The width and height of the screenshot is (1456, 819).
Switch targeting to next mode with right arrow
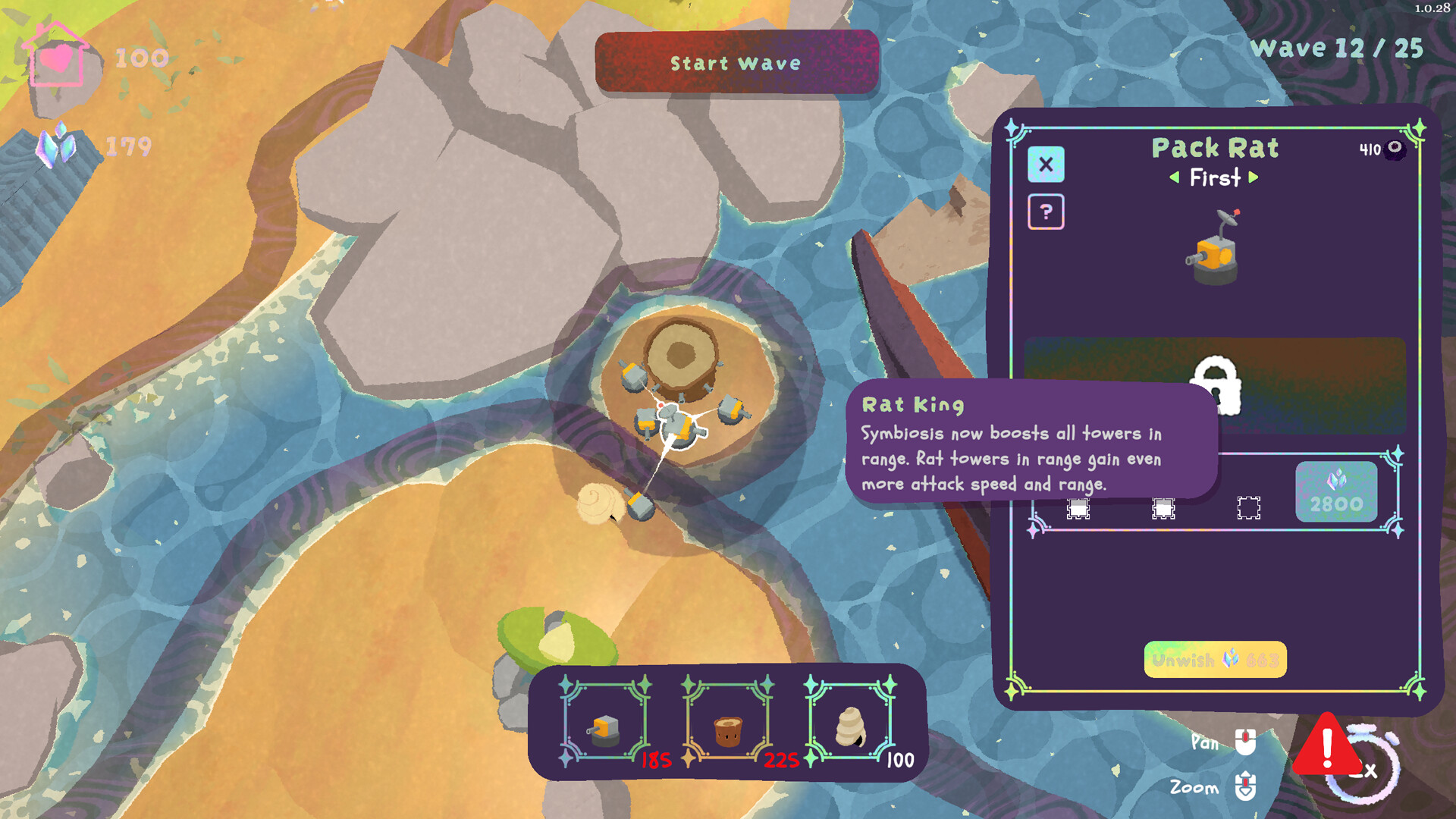pos(1254,177)
